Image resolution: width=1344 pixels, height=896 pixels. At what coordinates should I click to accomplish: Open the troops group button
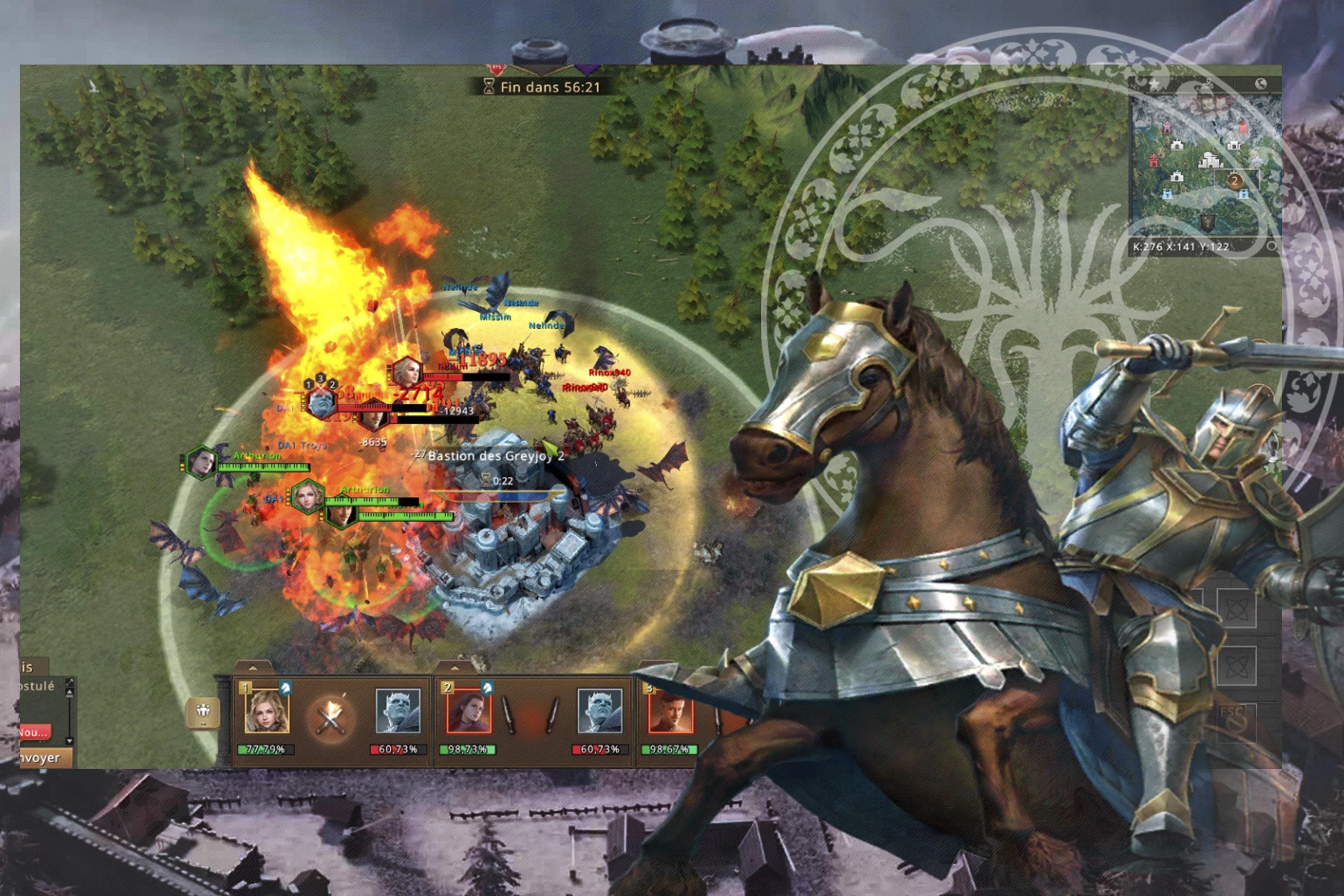click(203, 713)
